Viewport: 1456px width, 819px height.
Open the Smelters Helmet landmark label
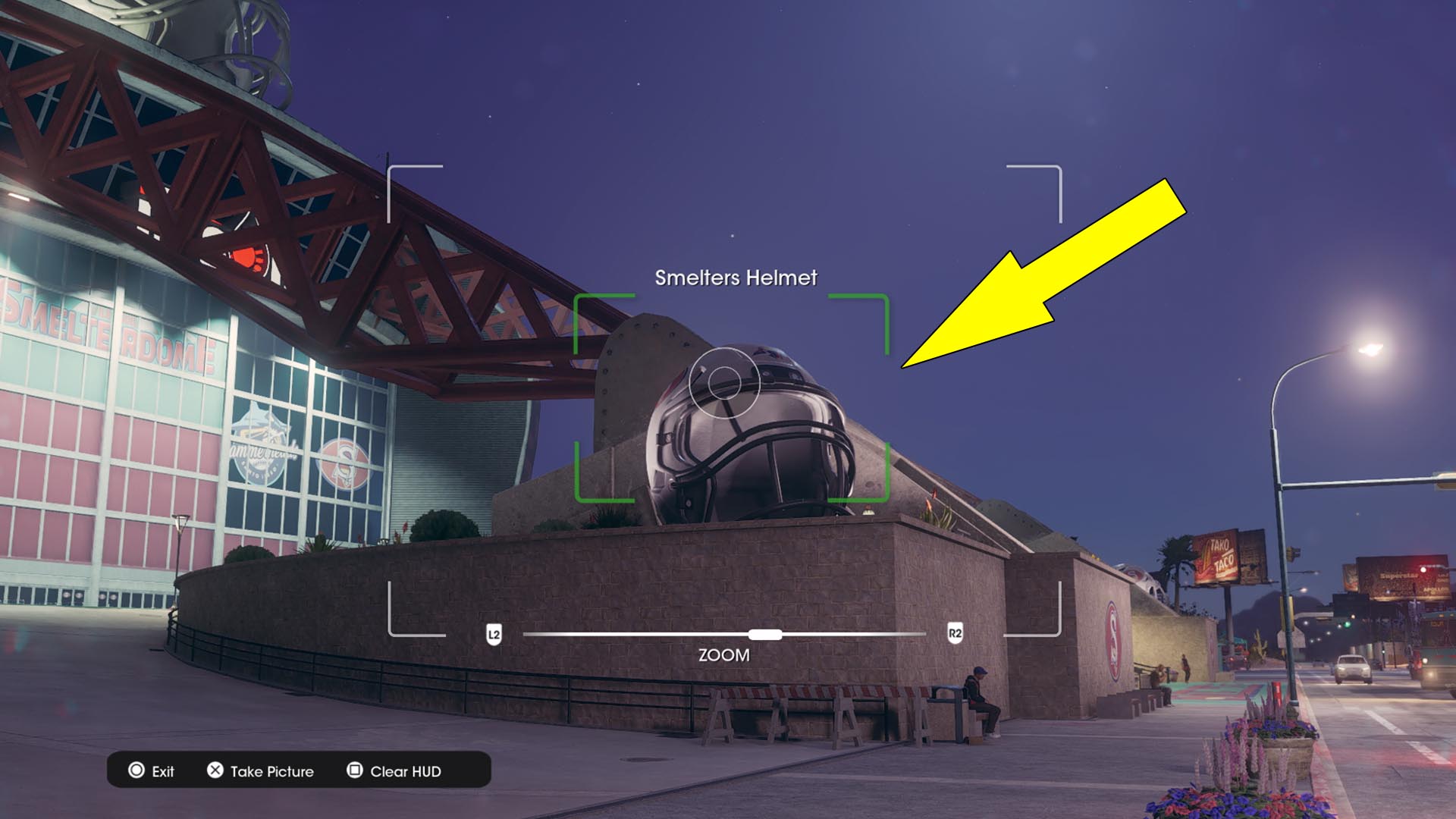735,278
